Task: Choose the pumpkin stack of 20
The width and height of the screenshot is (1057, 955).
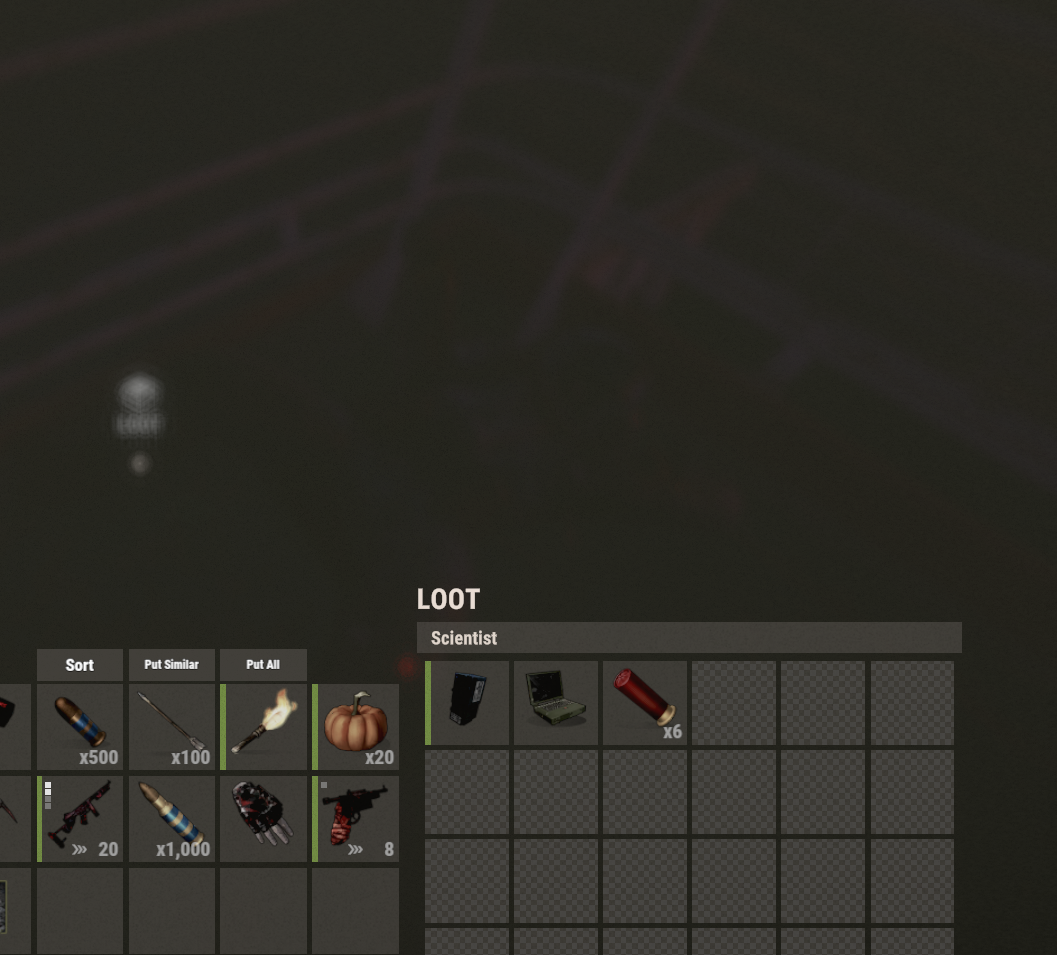Action: pyautogui.click(x=356, y=727)
